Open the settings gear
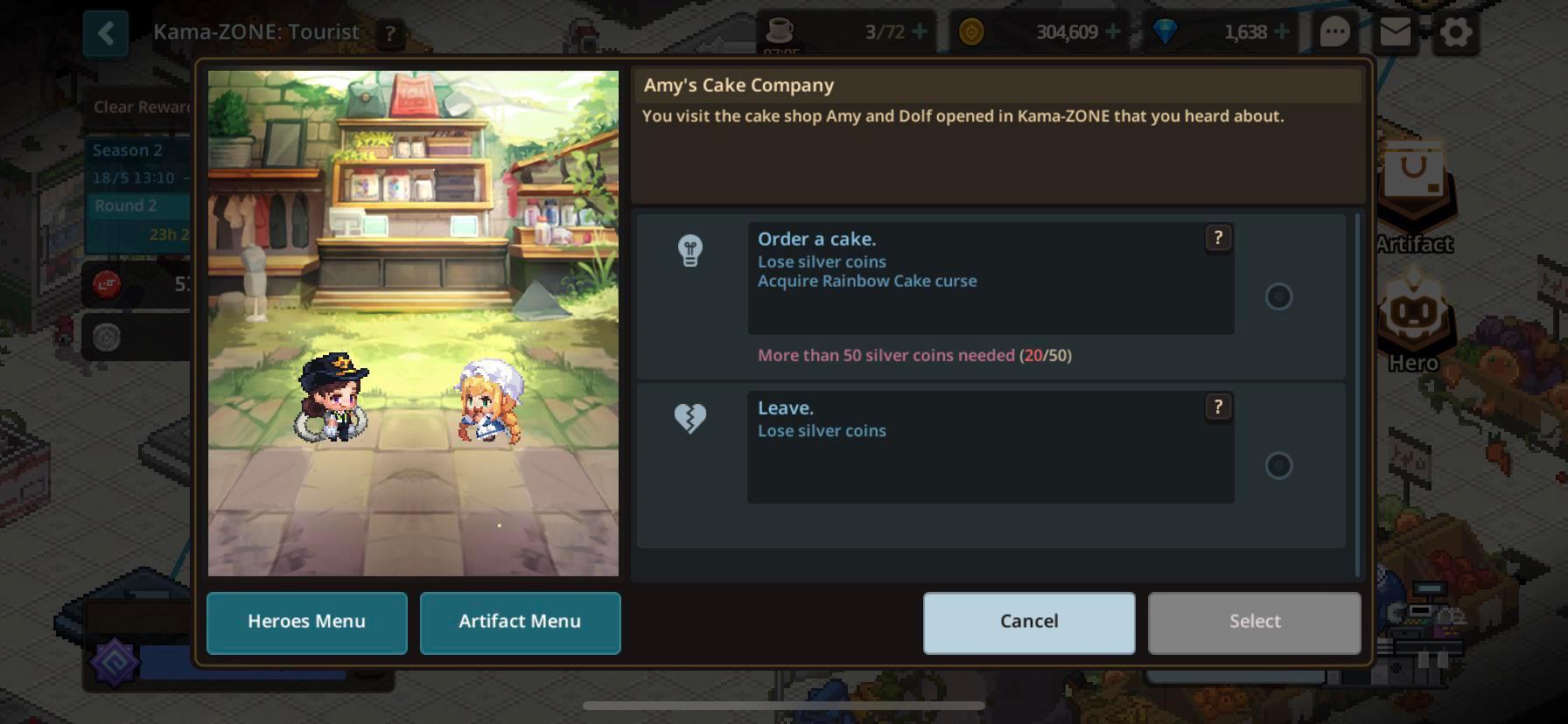The width and height of the screenshot is (1568, 724). [1455, 31]
